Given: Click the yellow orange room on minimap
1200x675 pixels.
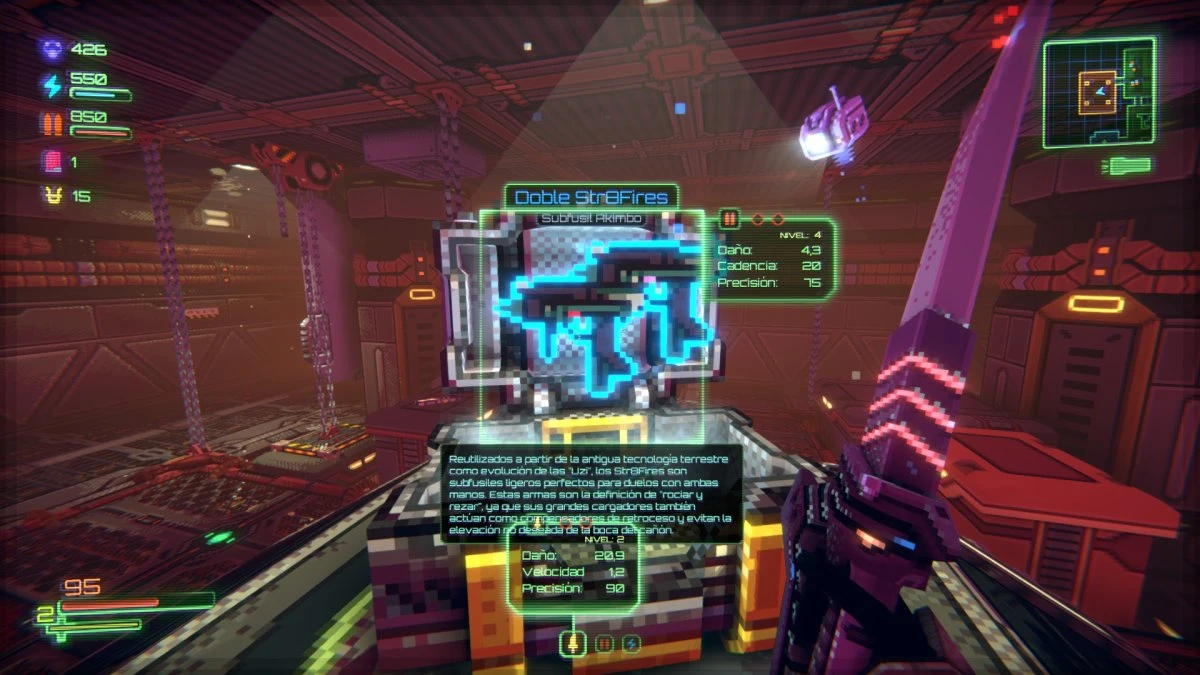Looking at the screenshot, I should point(1099,92).
